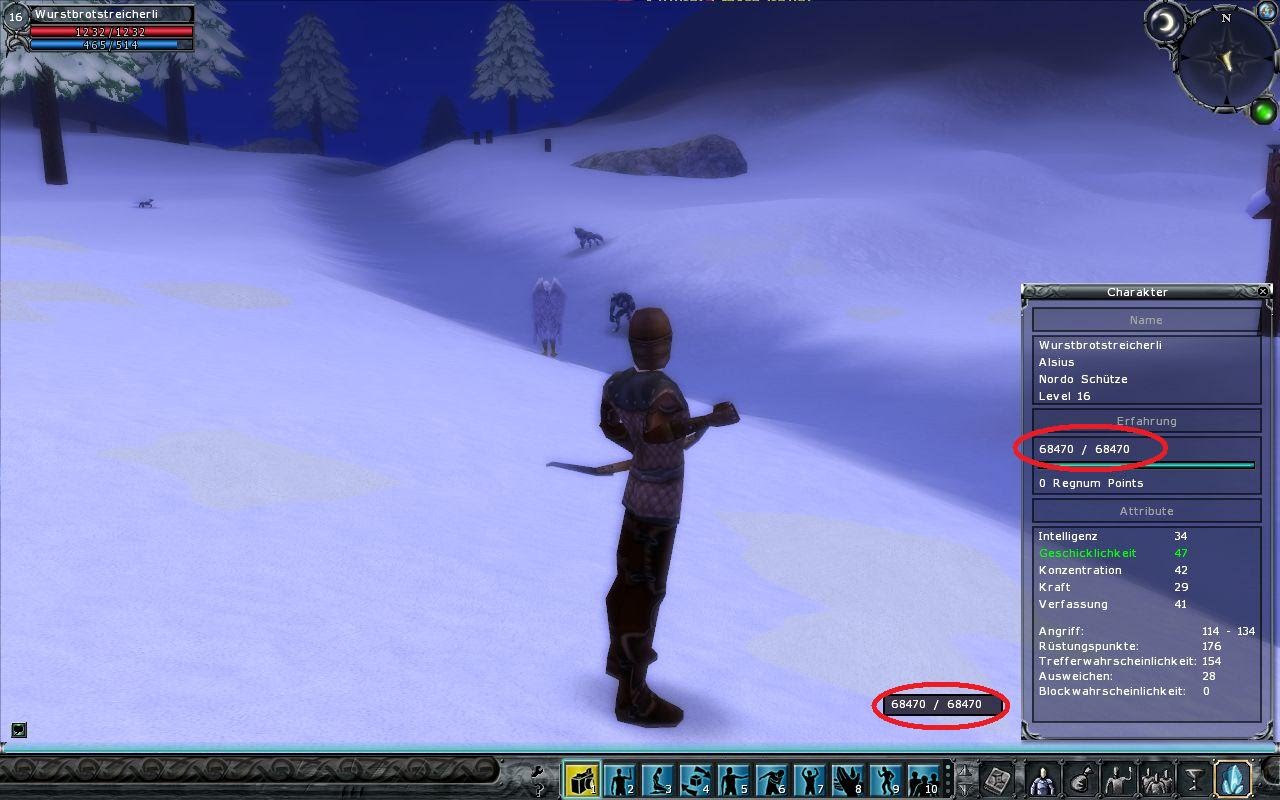The width and height of the screenshot is (1280, 800).
Task: Activate the group figures action in slot 10
Action: click(x=923, y=779)
